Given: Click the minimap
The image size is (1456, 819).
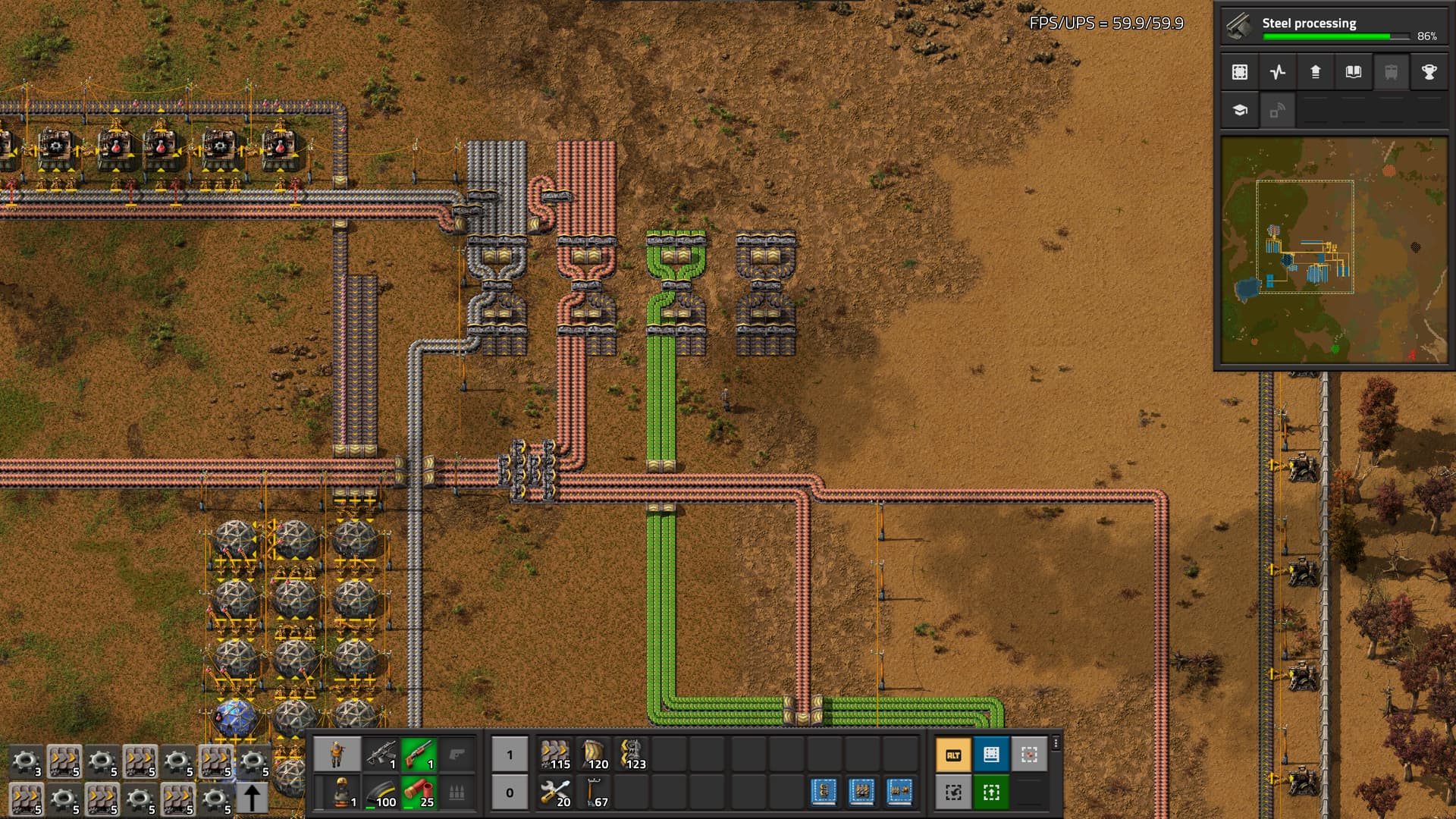Looking at the screenshot, I should (1333, 250).
